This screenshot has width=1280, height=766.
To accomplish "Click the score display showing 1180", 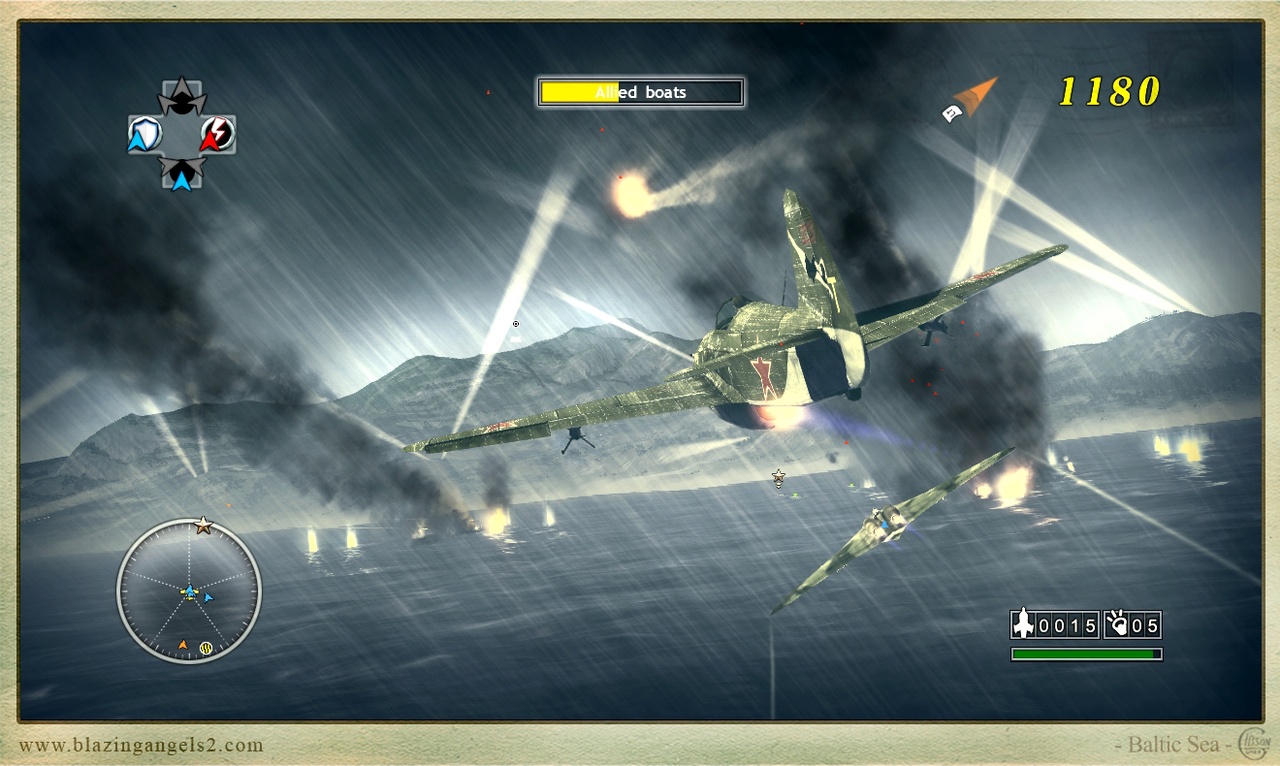I will pyautogui.click(x=1110, y=93).
